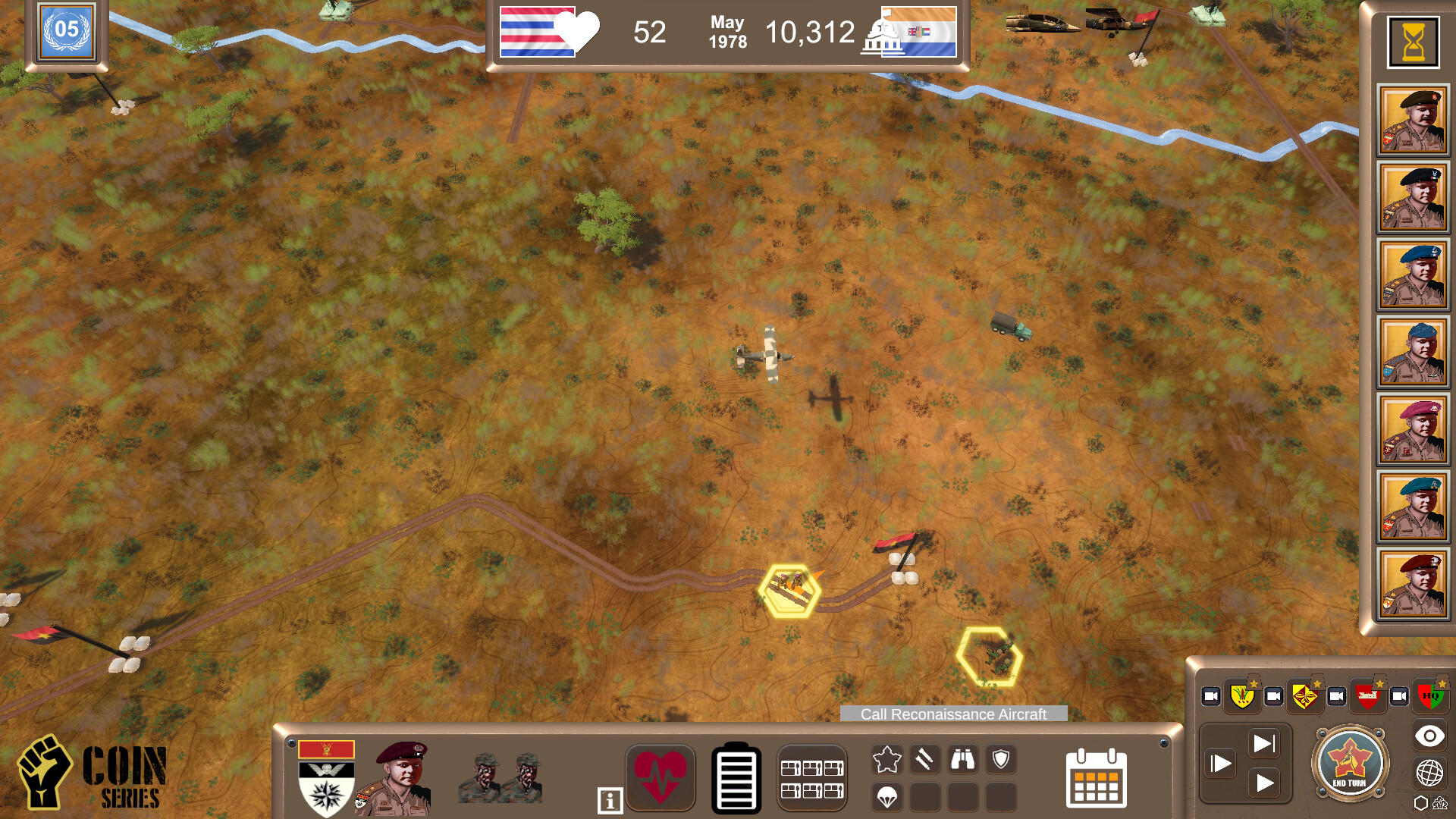The width and height of the screenshot is (1456, 819).
Task: Open the calendar panel
Action: pos(1098,778)
